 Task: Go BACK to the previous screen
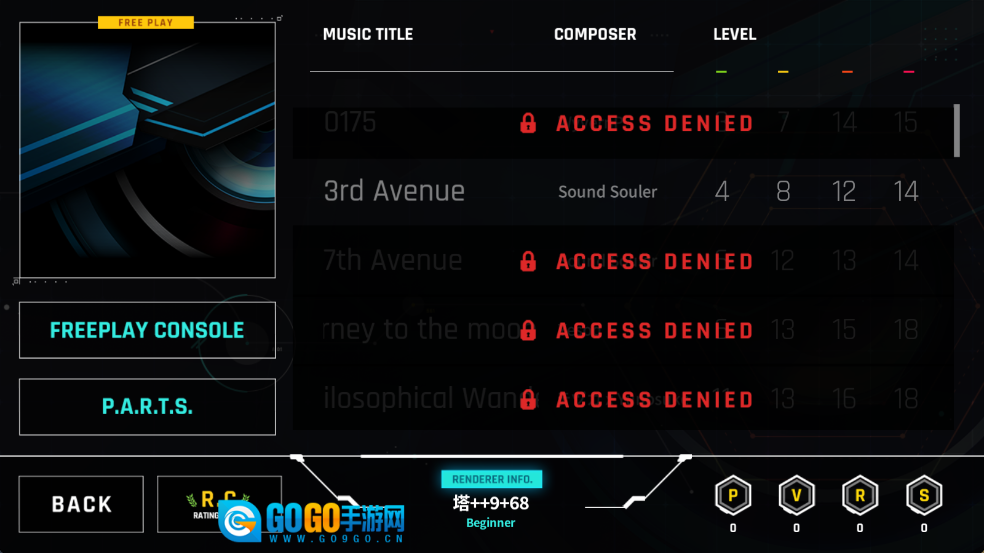pyautogui.click(x=82, y=504)
